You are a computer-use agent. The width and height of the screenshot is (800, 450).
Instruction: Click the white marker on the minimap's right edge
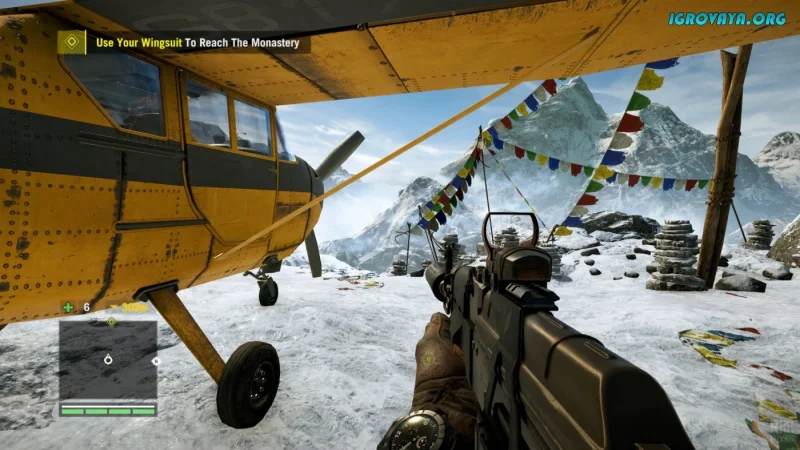coord(155,361)
